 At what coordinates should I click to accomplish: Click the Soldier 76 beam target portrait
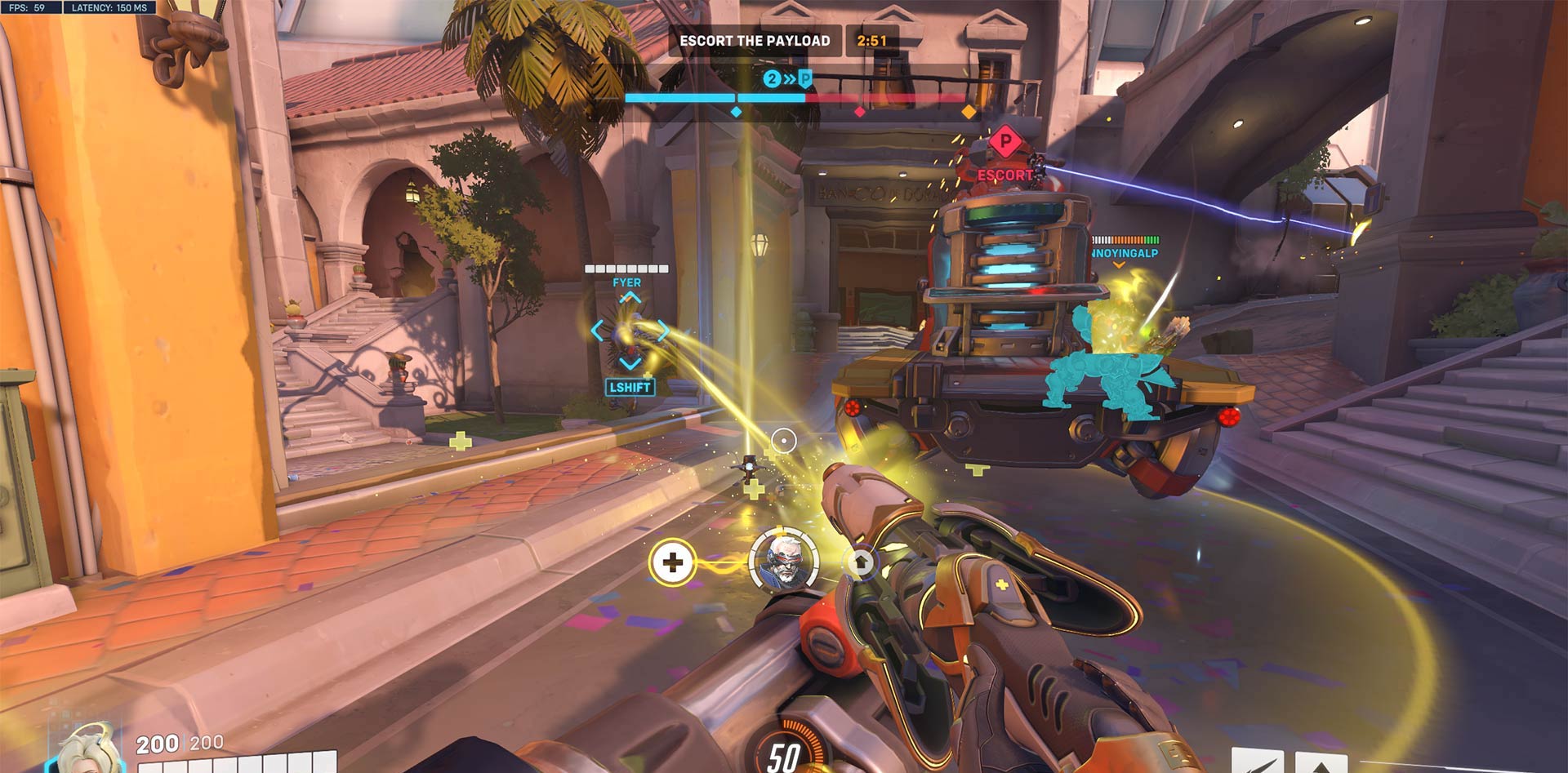[783, 561]
